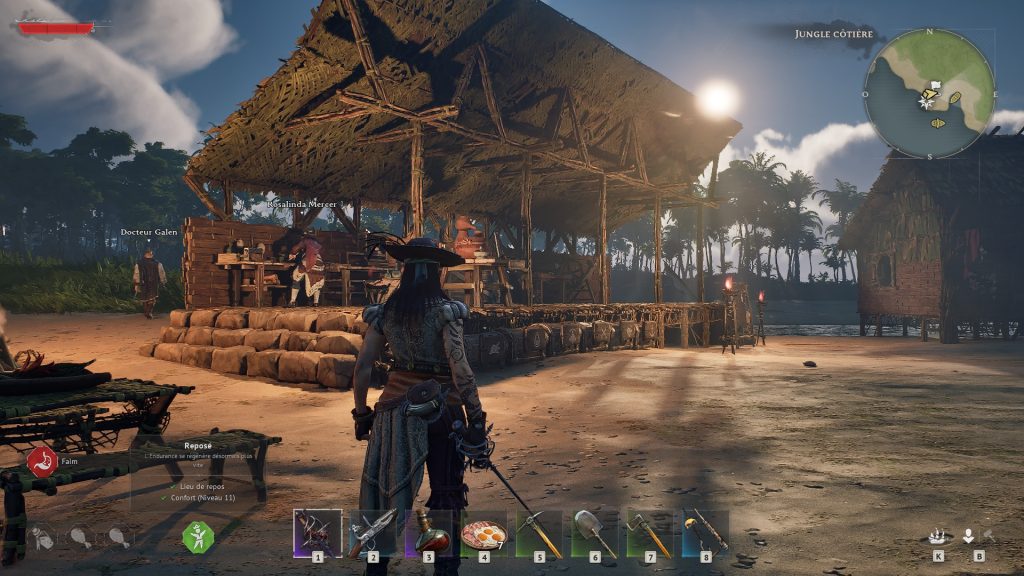Click the red Faim hunger status icon

tap(41, 461)
